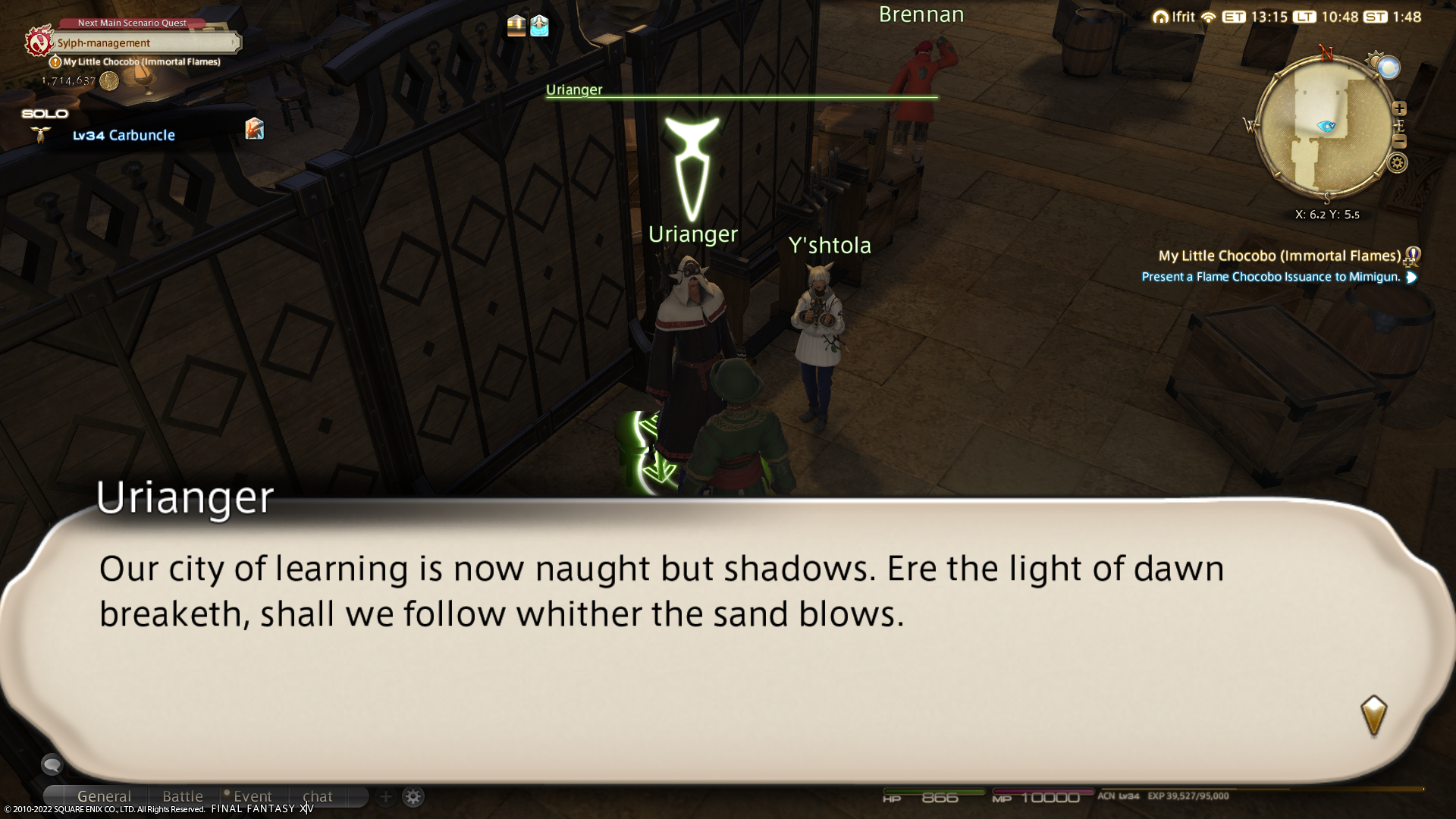Switch to the custom chat tab
This screenshot has height=819, width=1456.
317,796
